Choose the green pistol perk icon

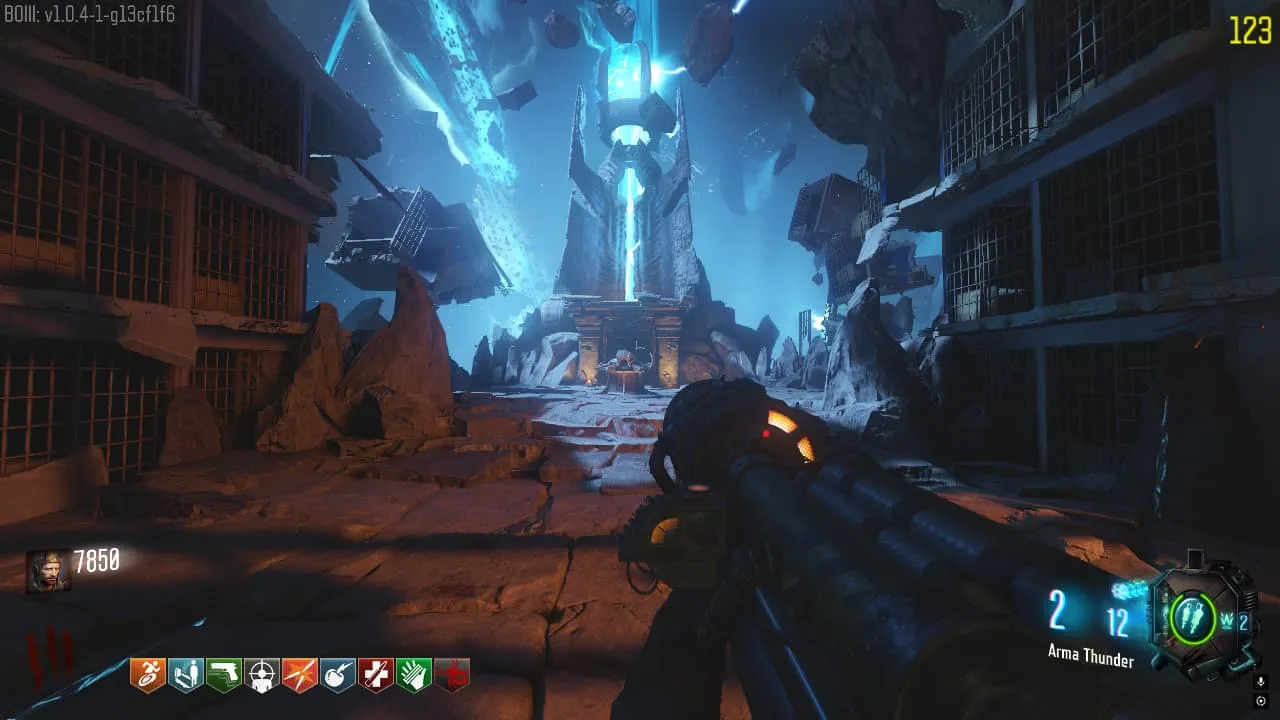tap(223, 675)
